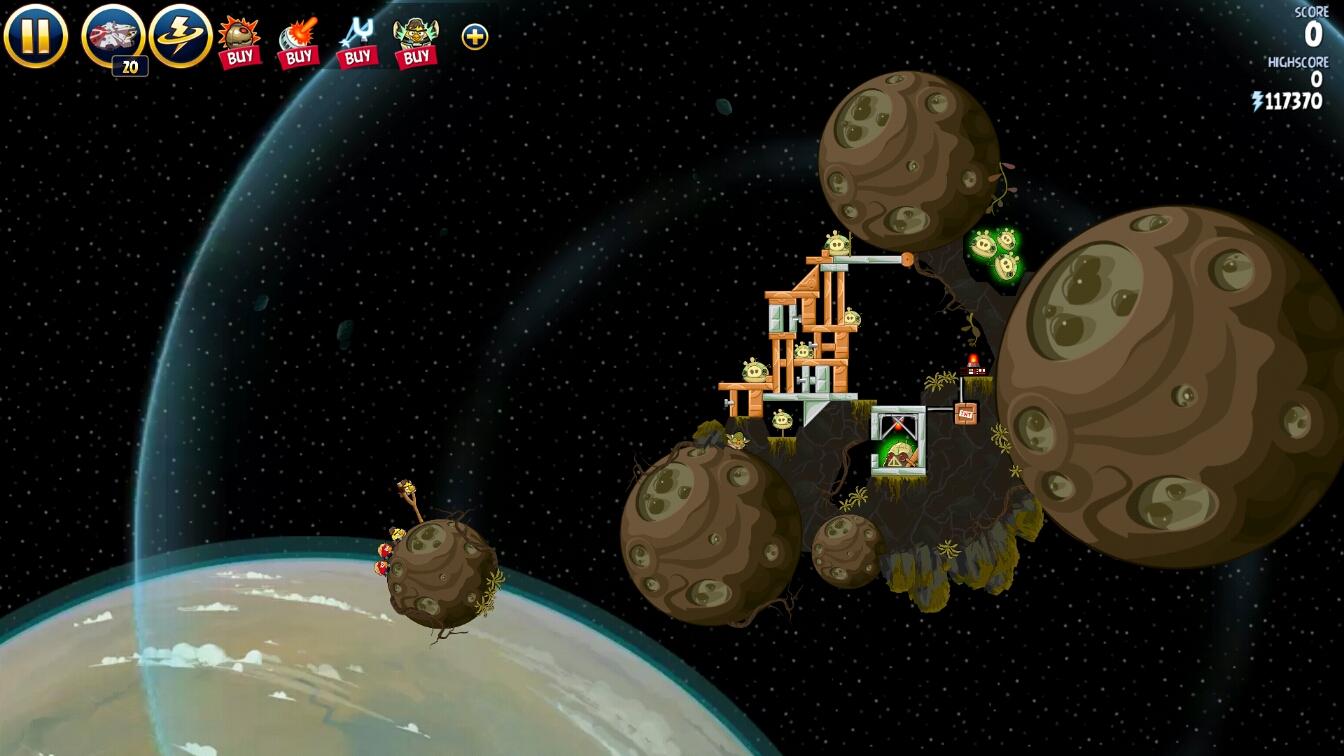Image resolution: width=1344 pixels, height=756 pixels.
Task: Buy the laser blaster droid power-up
Action: click(x=298, y=41)
